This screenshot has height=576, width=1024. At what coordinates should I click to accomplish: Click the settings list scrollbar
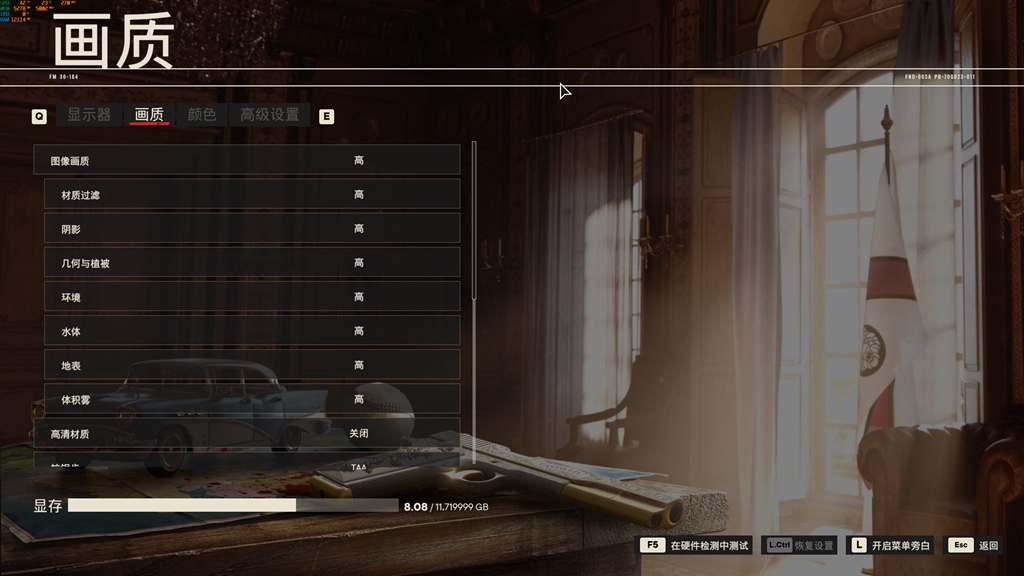(x=473, y=220)
